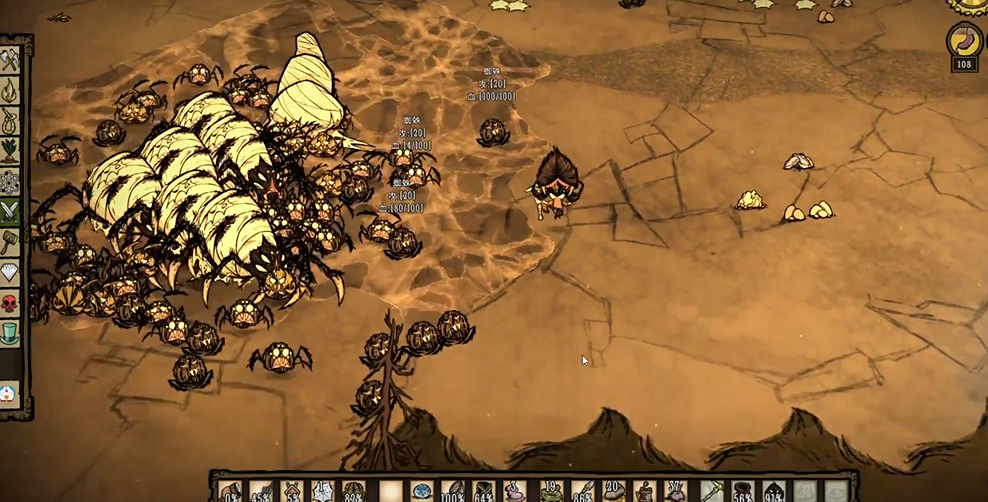Open the Science tab with atom icon

pyautogui.click(x=10, y=181)
